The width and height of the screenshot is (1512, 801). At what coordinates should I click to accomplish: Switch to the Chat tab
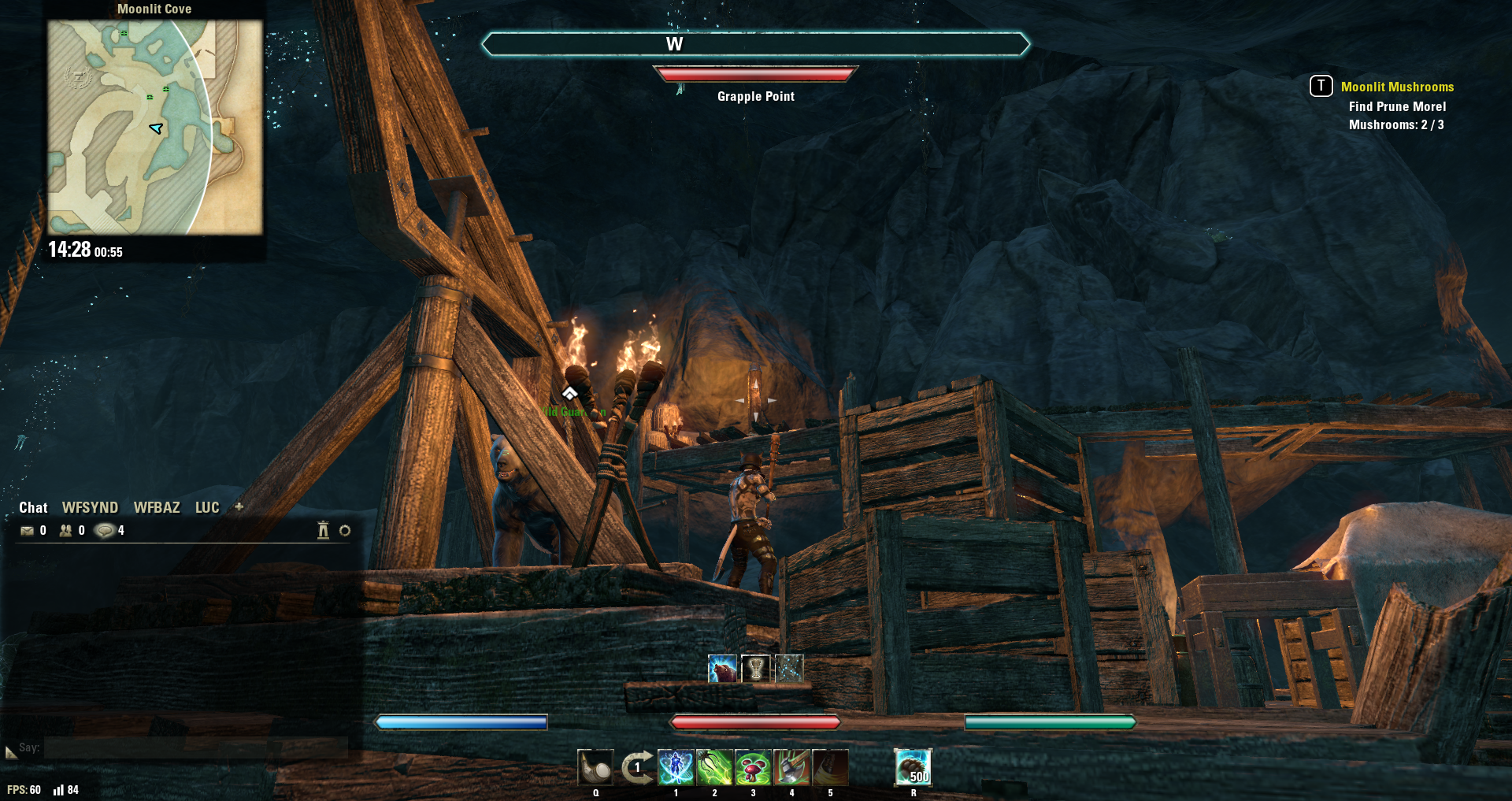pyautogui.click(x=33, y=508)
